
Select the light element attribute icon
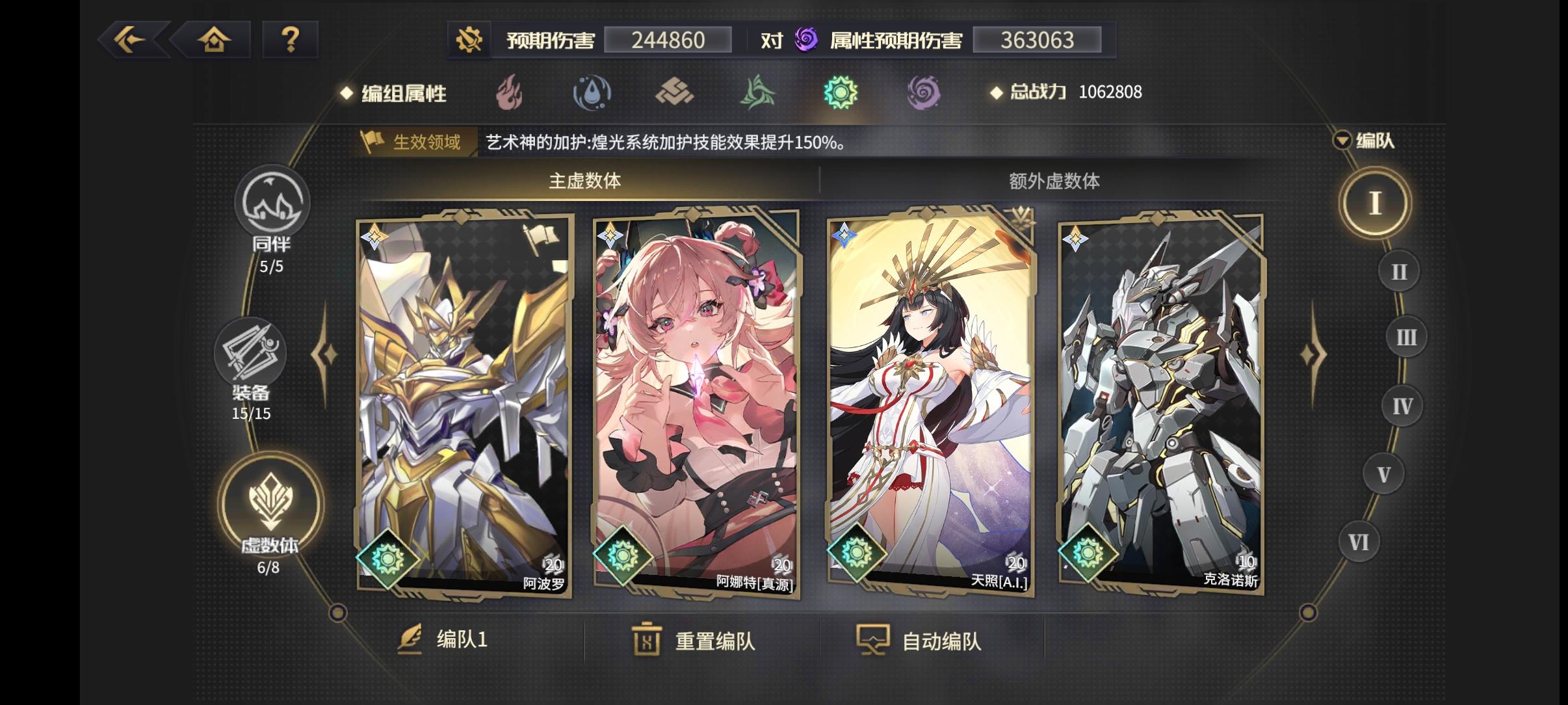coord(843,93)
